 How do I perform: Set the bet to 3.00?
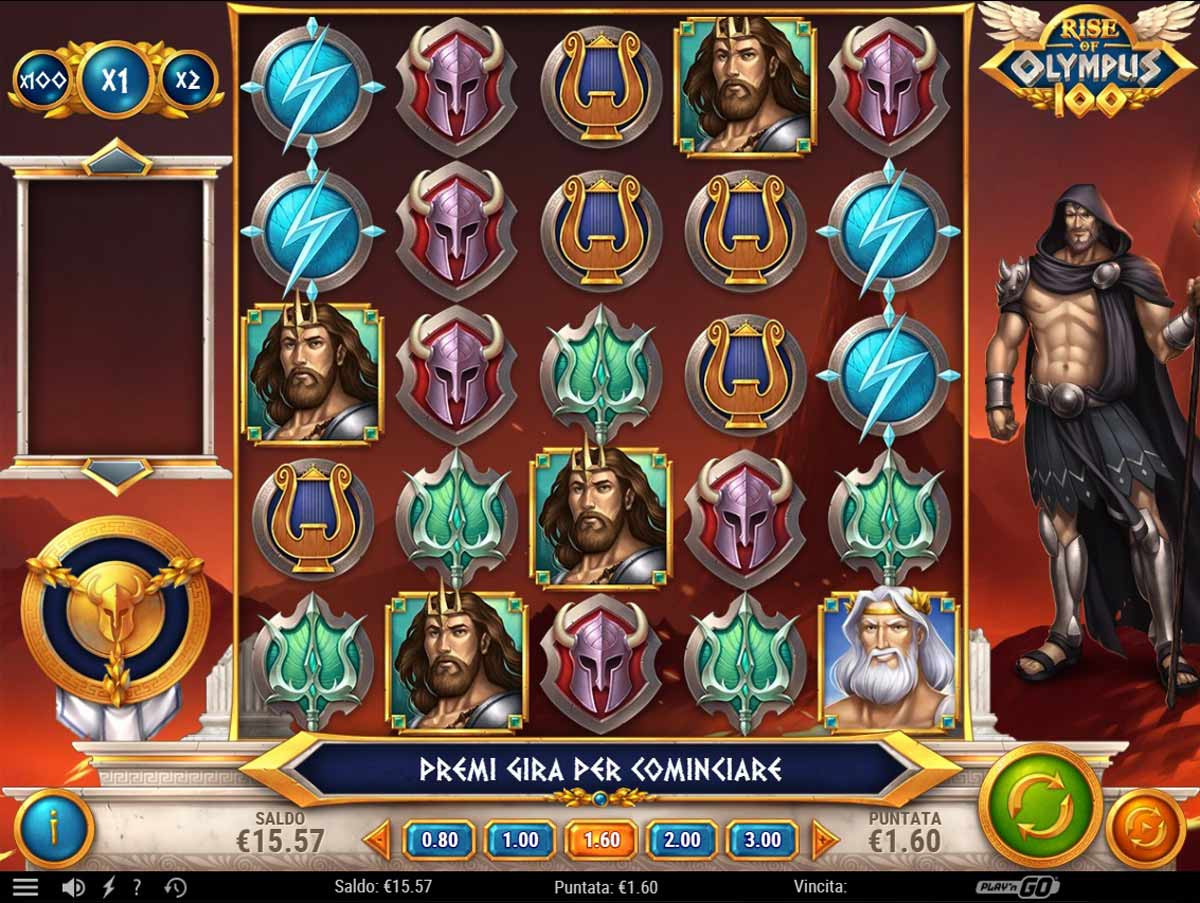[762, 840]
